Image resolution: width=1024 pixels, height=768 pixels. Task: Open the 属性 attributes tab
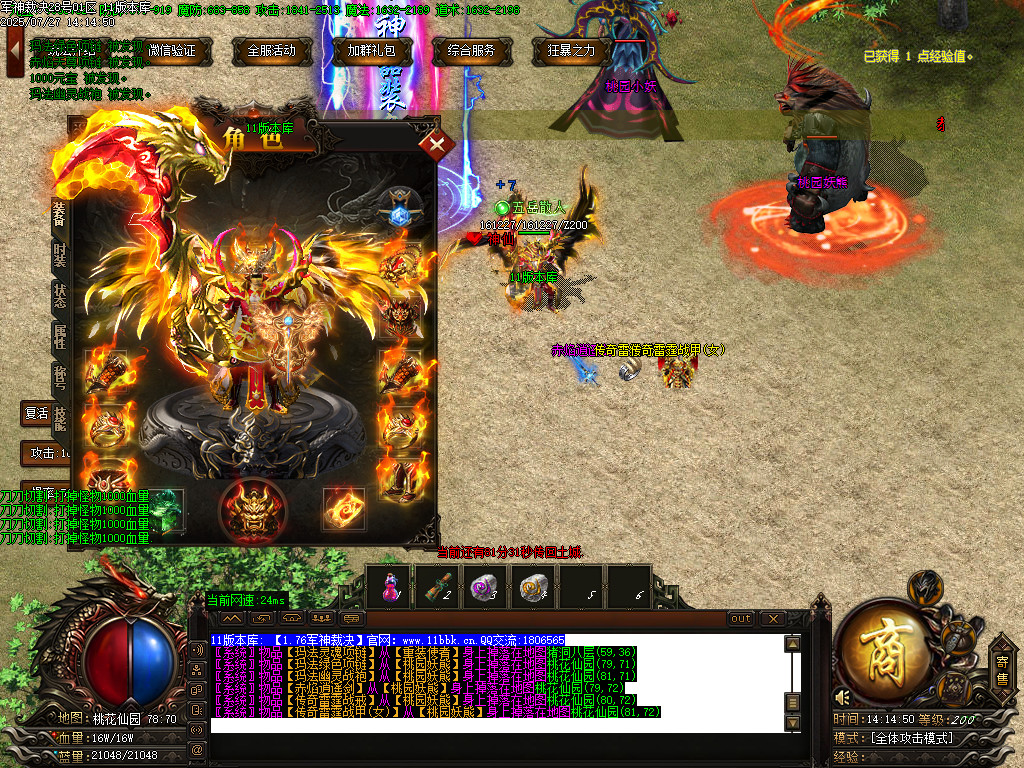tap(60, 336)
